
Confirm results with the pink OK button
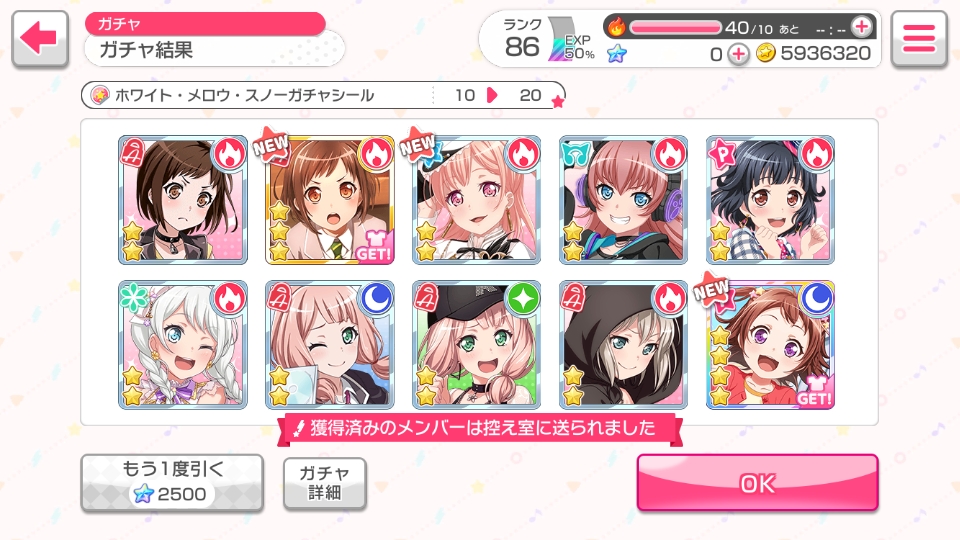pos(757,483)
